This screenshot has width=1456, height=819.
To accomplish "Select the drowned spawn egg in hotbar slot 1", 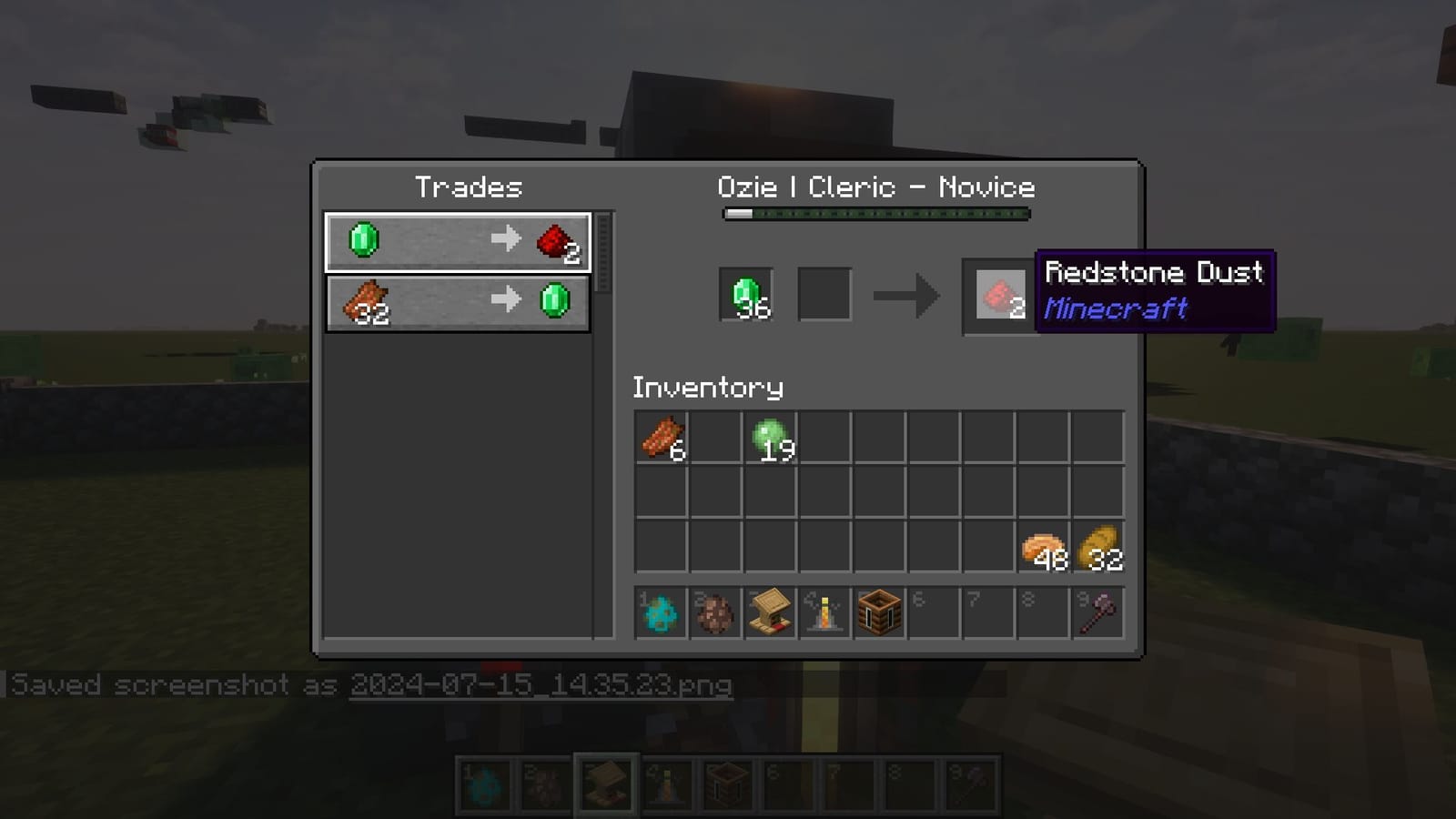I will point(659,612).
